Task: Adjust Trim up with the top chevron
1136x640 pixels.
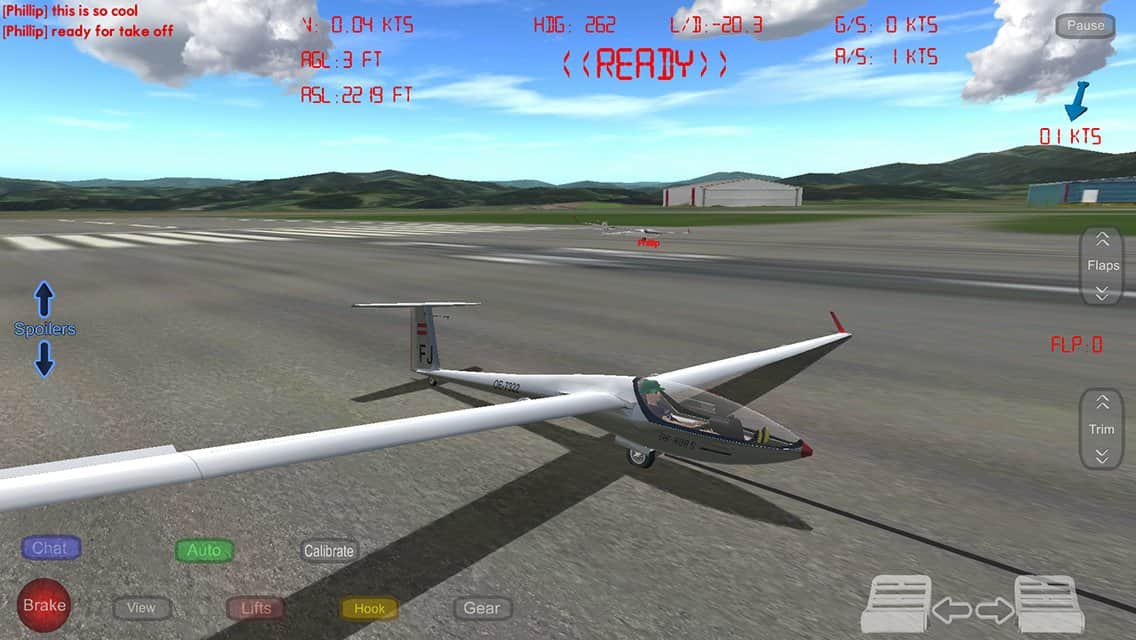Action: click(1102, 402)
